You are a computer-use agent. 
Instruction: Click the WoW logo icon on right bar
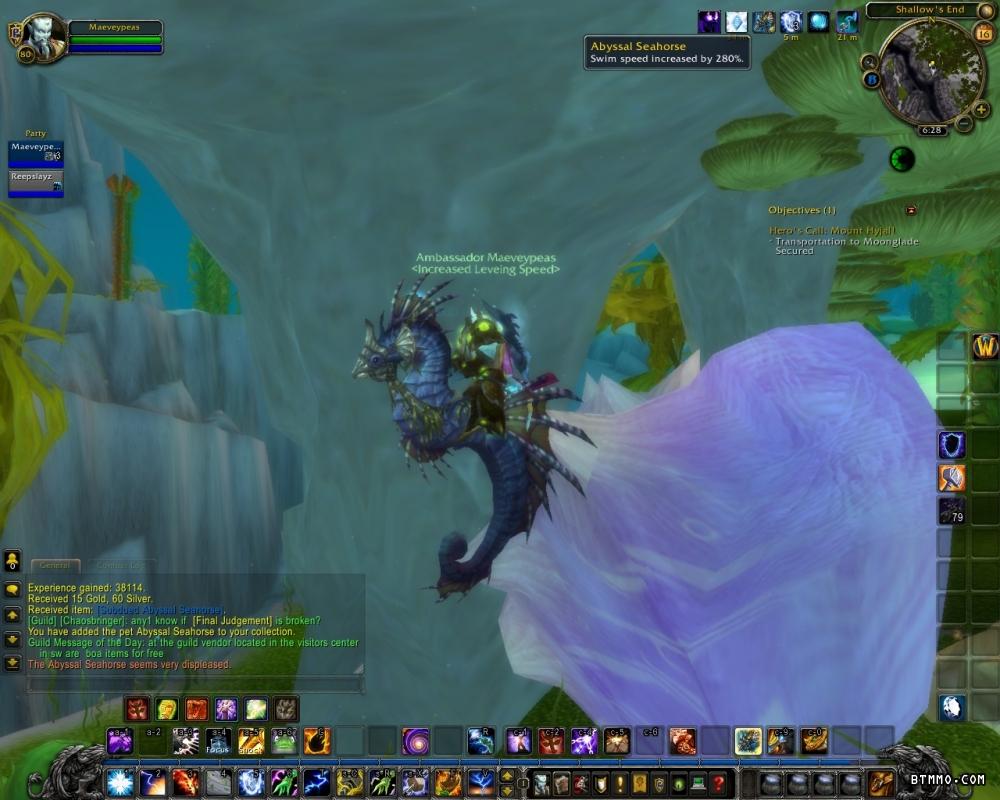[x=985, y=347]
